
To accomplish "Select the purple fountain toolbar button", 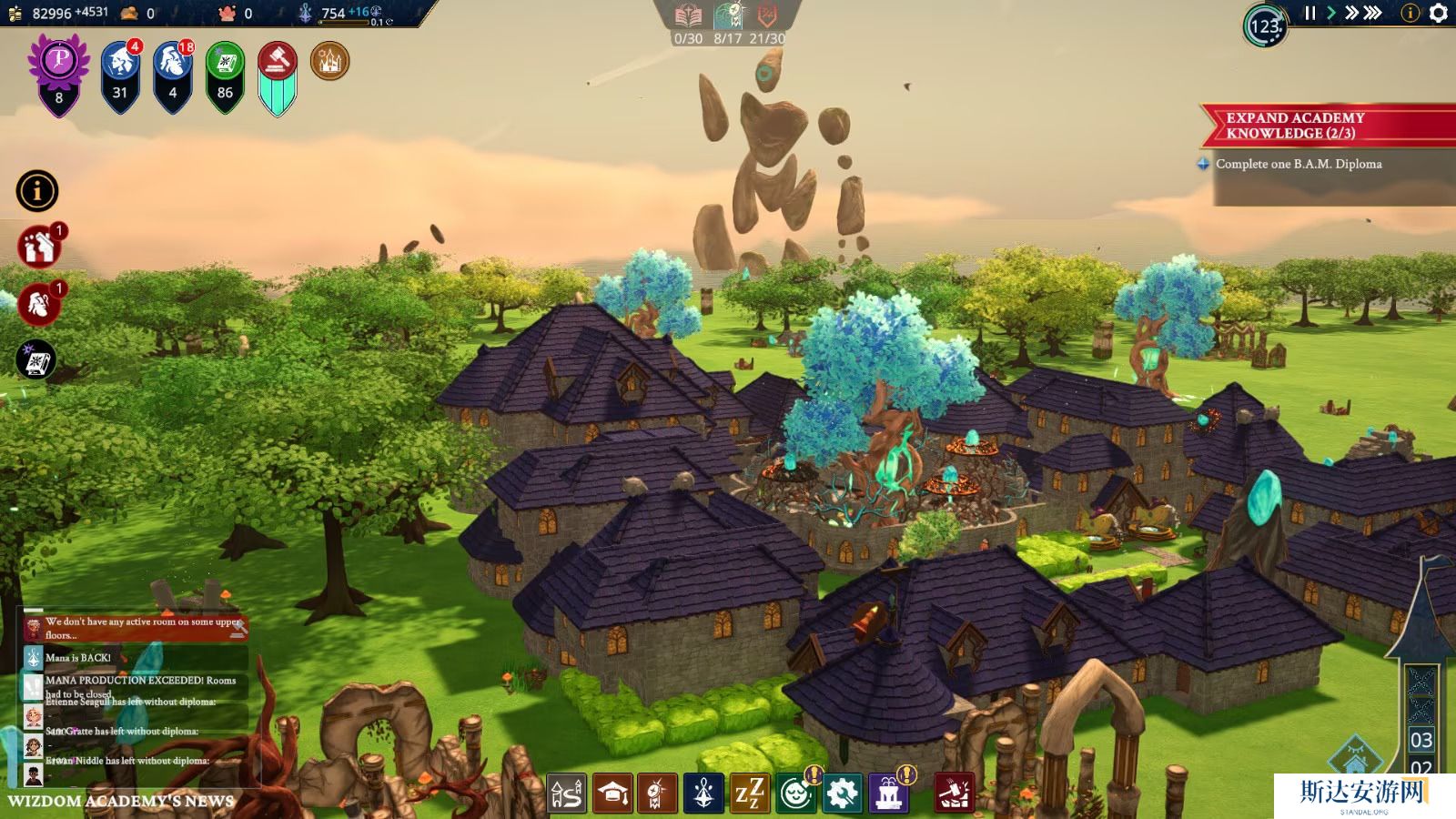I will click(889, 794).
